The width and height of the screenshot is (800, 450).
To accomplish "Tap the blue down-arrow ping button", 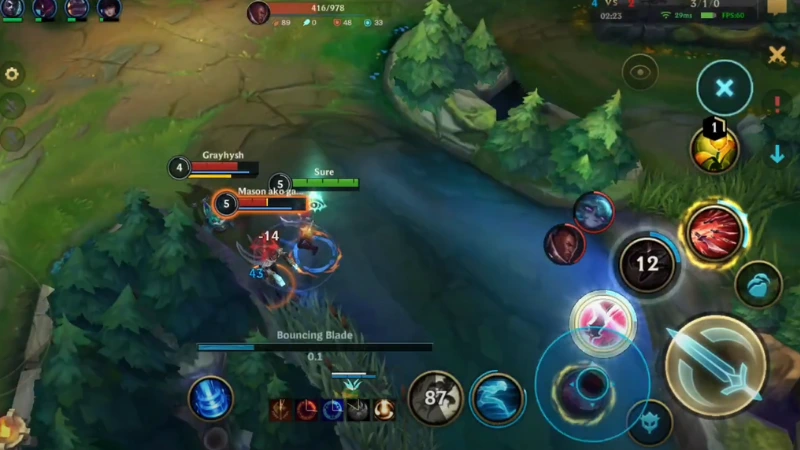I will (x=777, y=155).
